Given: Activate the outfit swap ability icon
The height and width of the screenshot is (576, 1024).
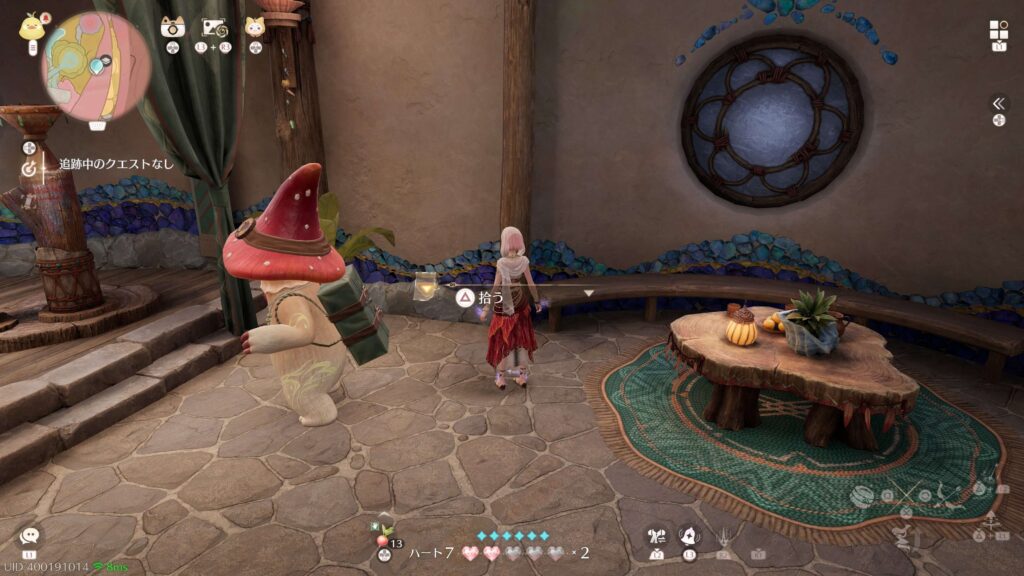Looking at the screenshot, I should click(x=656, y=537).
